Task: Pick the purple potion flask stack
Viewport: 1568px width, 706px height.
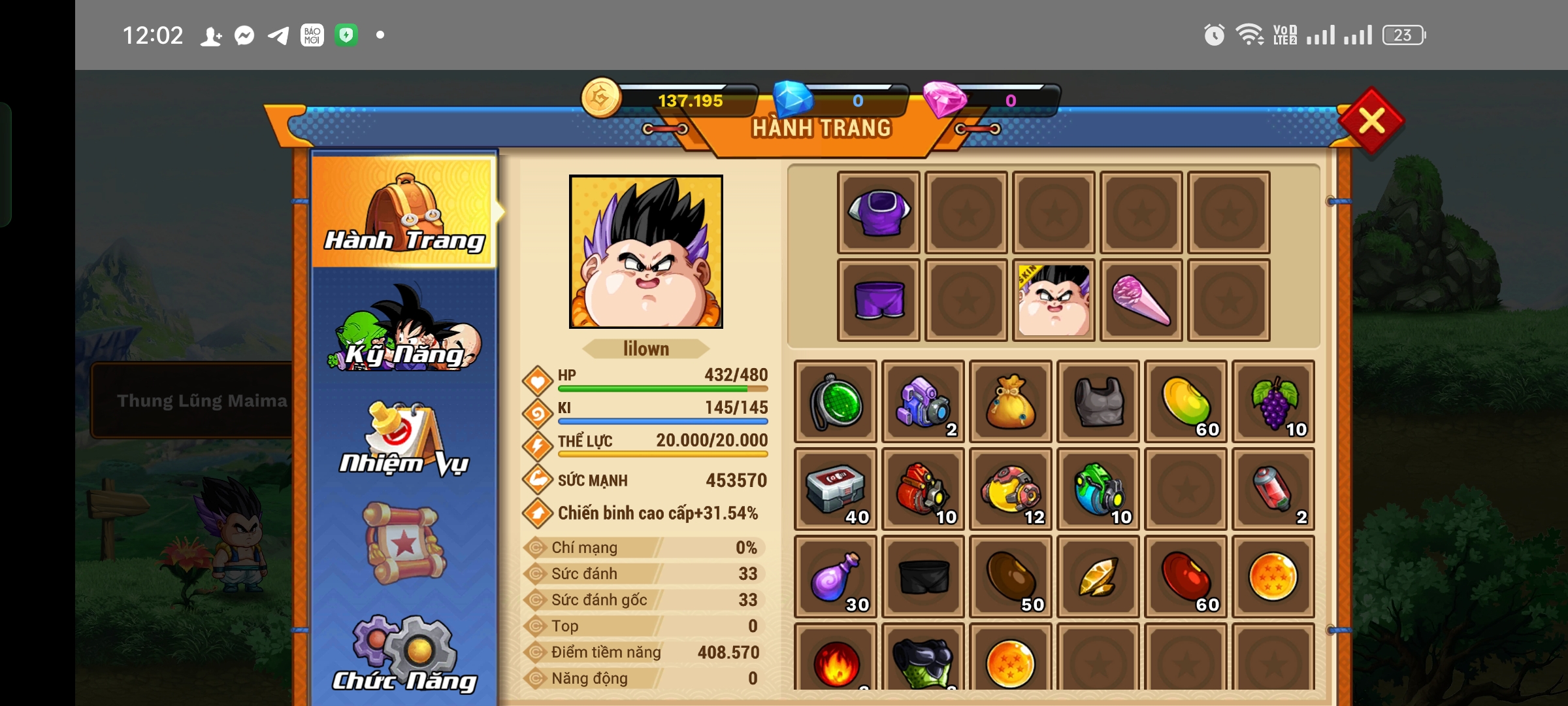Action: pyautogui.click(x=836, y=577)
